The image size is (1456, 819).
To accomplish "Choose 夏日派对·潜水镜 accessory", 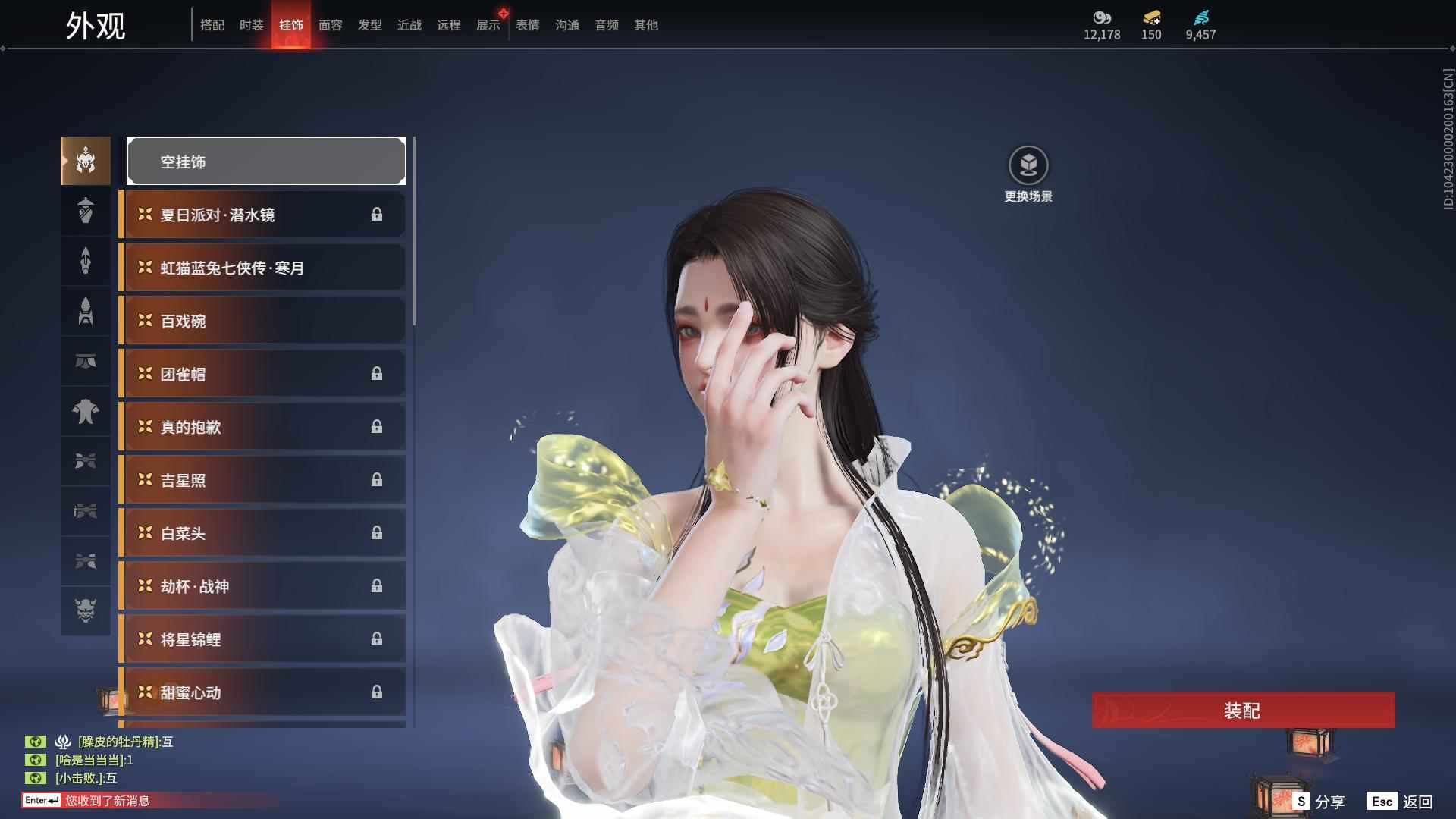I will (262, 215).
